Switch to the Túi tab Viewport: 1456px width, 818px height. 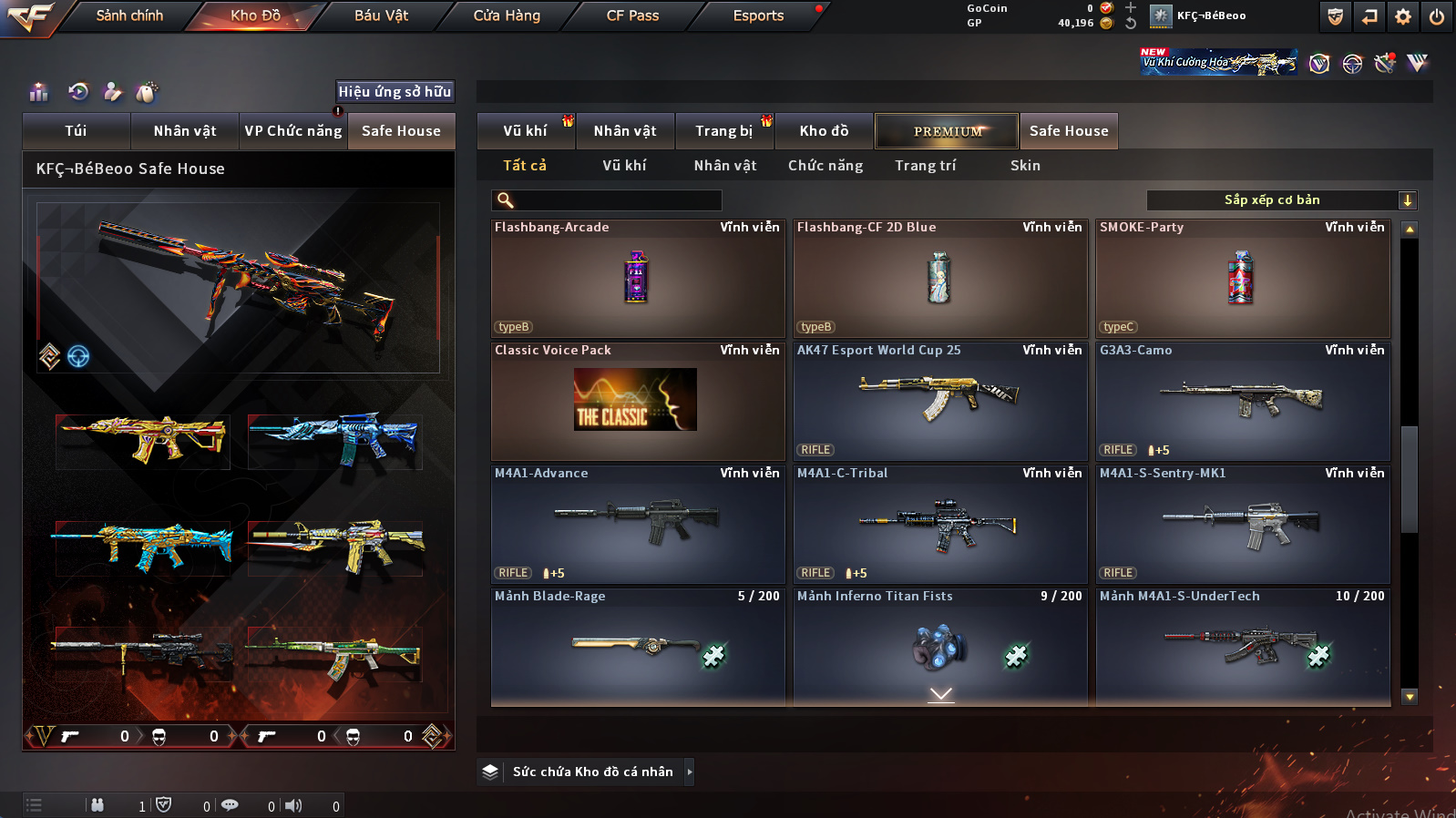[77, 131]
